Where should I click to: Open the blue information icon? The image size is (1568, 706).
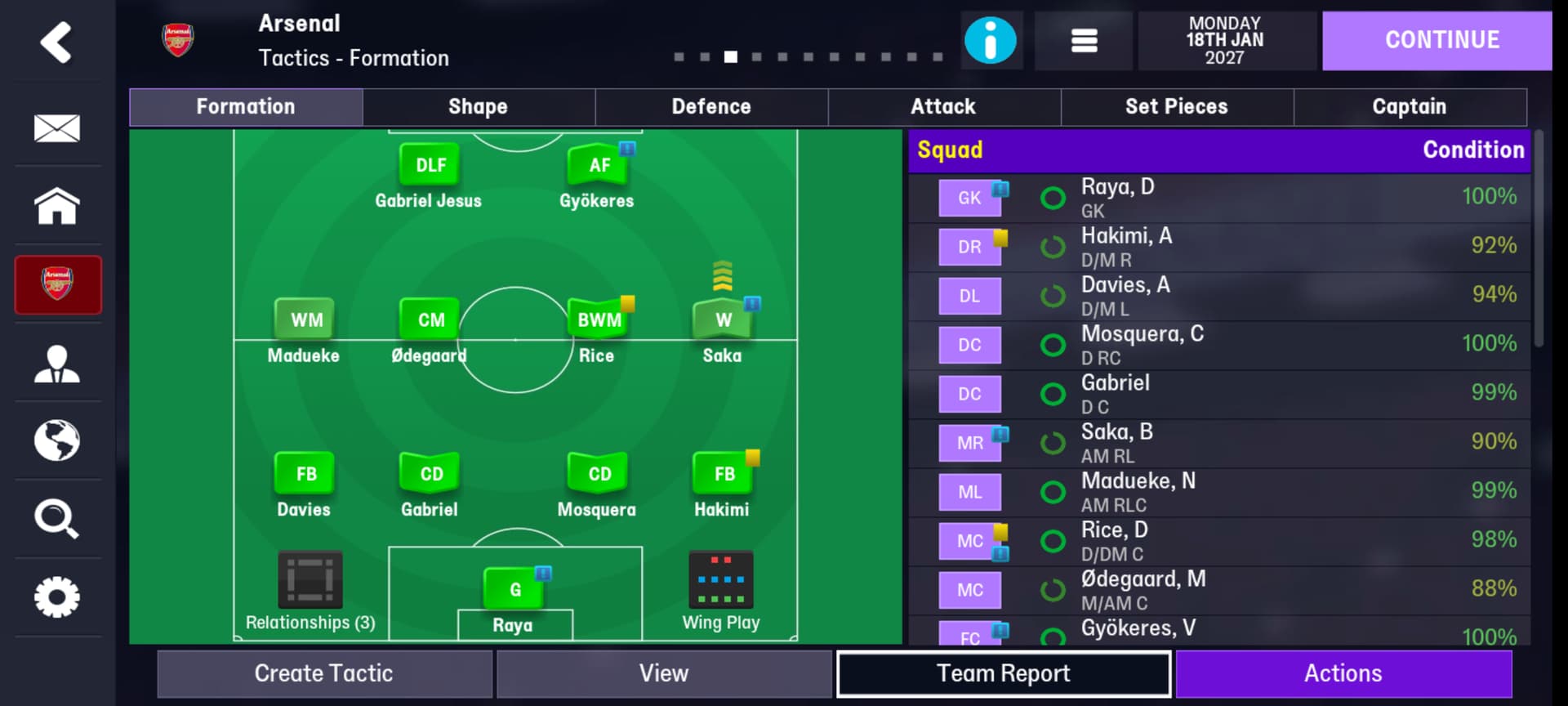tap(990, 40)
